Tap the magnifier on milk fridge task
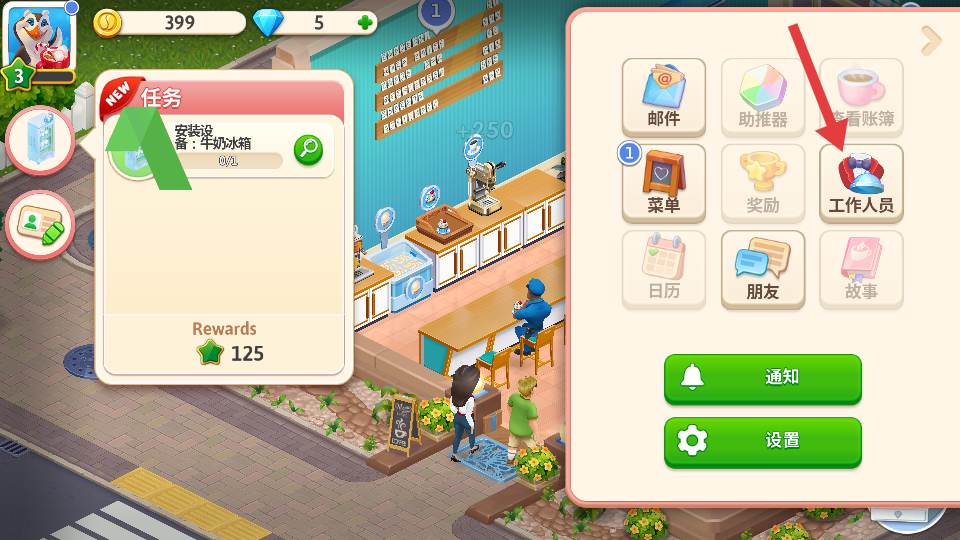The image size is (960, 540). [x=308, y=150]
